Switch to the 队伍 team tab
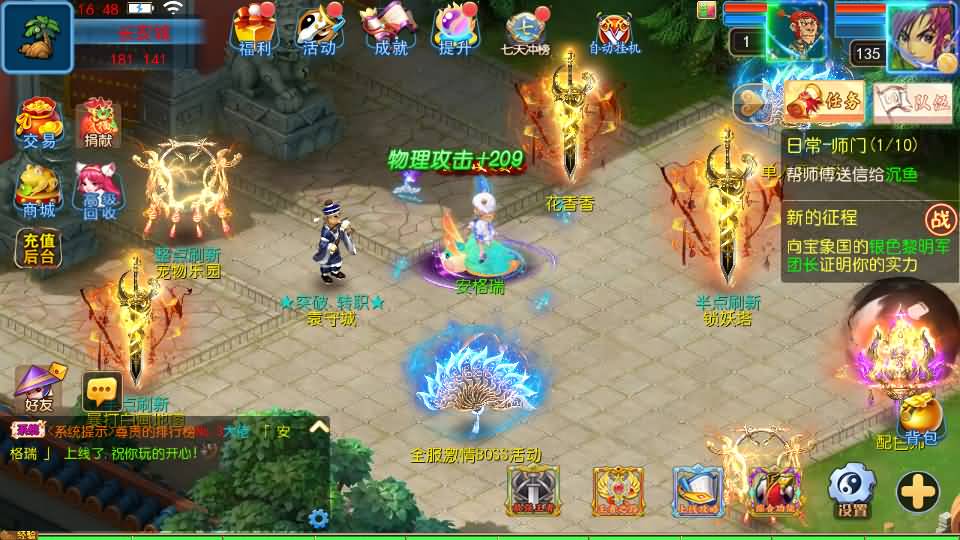960x540 pixels. click(x=911, y=101)
